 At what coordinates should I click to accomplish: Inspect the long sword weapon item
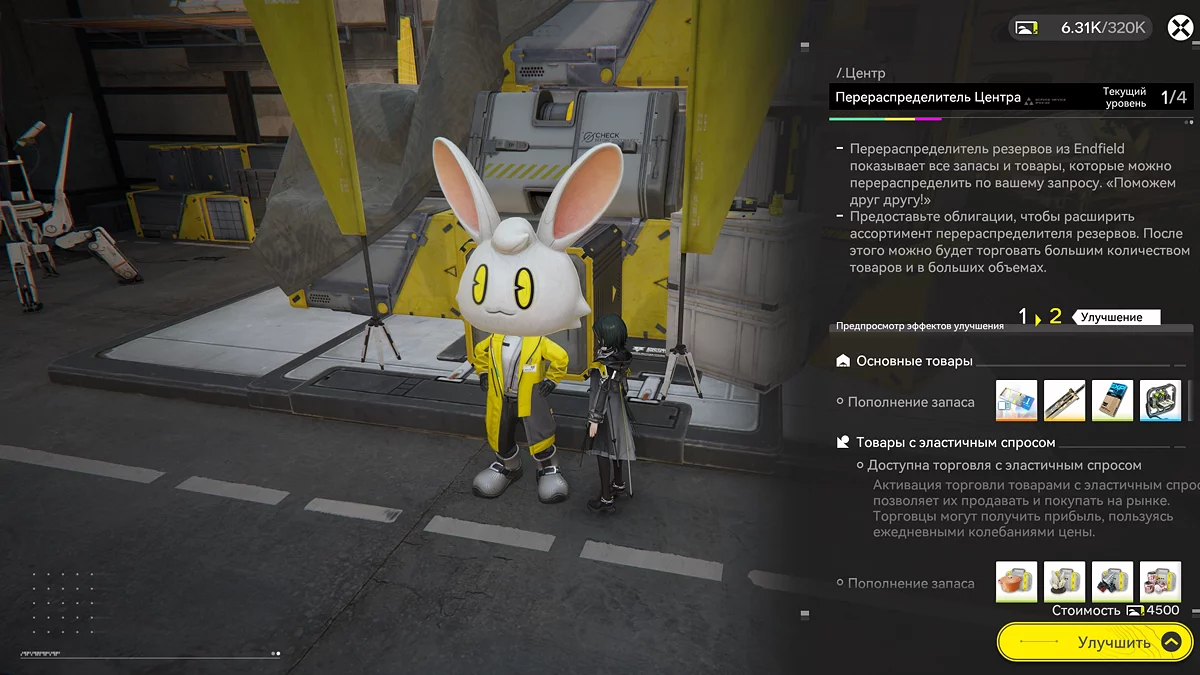pos(1064,400)
